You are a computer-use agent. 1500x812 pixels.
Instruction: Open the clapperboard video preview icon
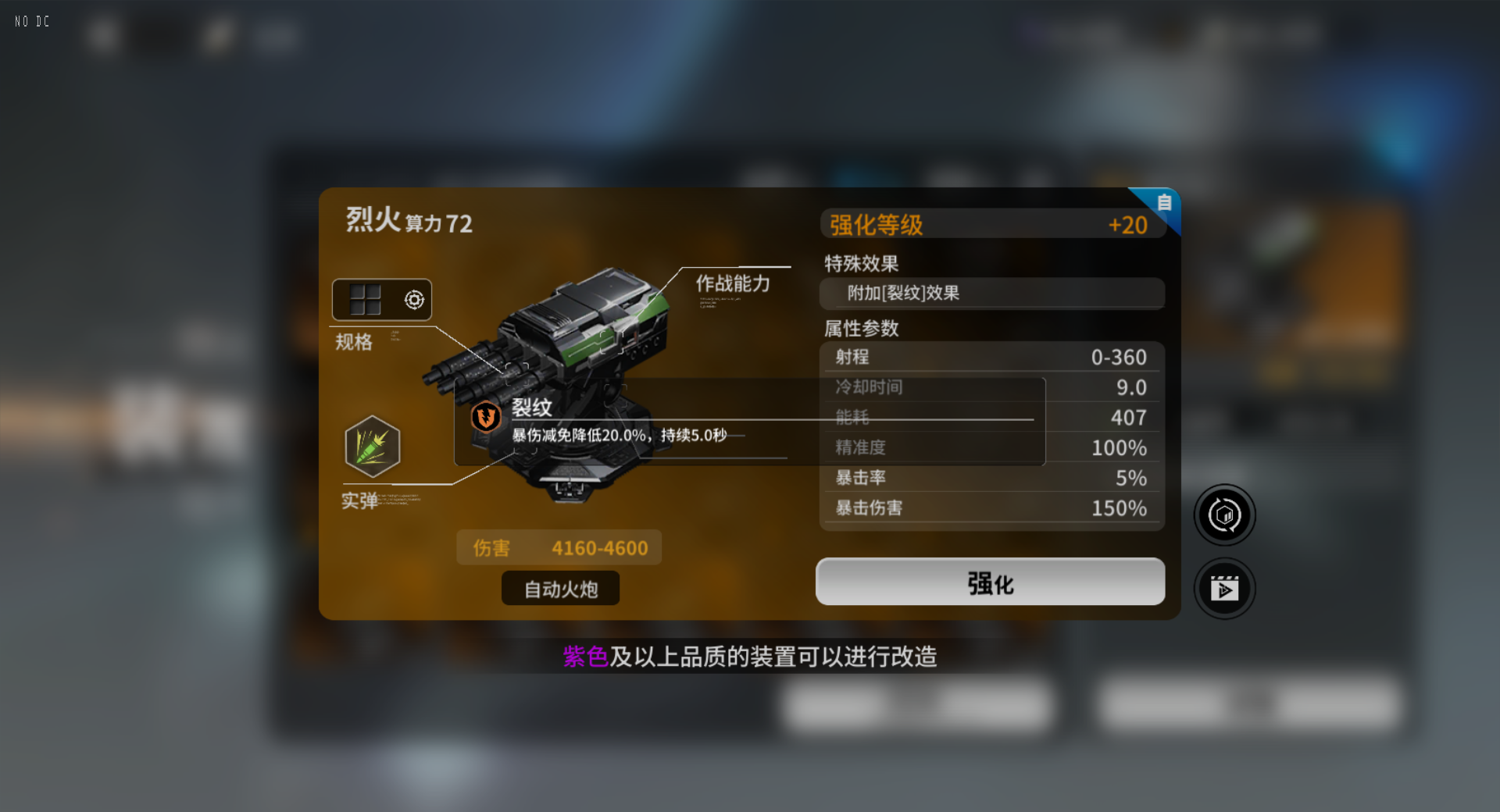[x=1224, y=589]
